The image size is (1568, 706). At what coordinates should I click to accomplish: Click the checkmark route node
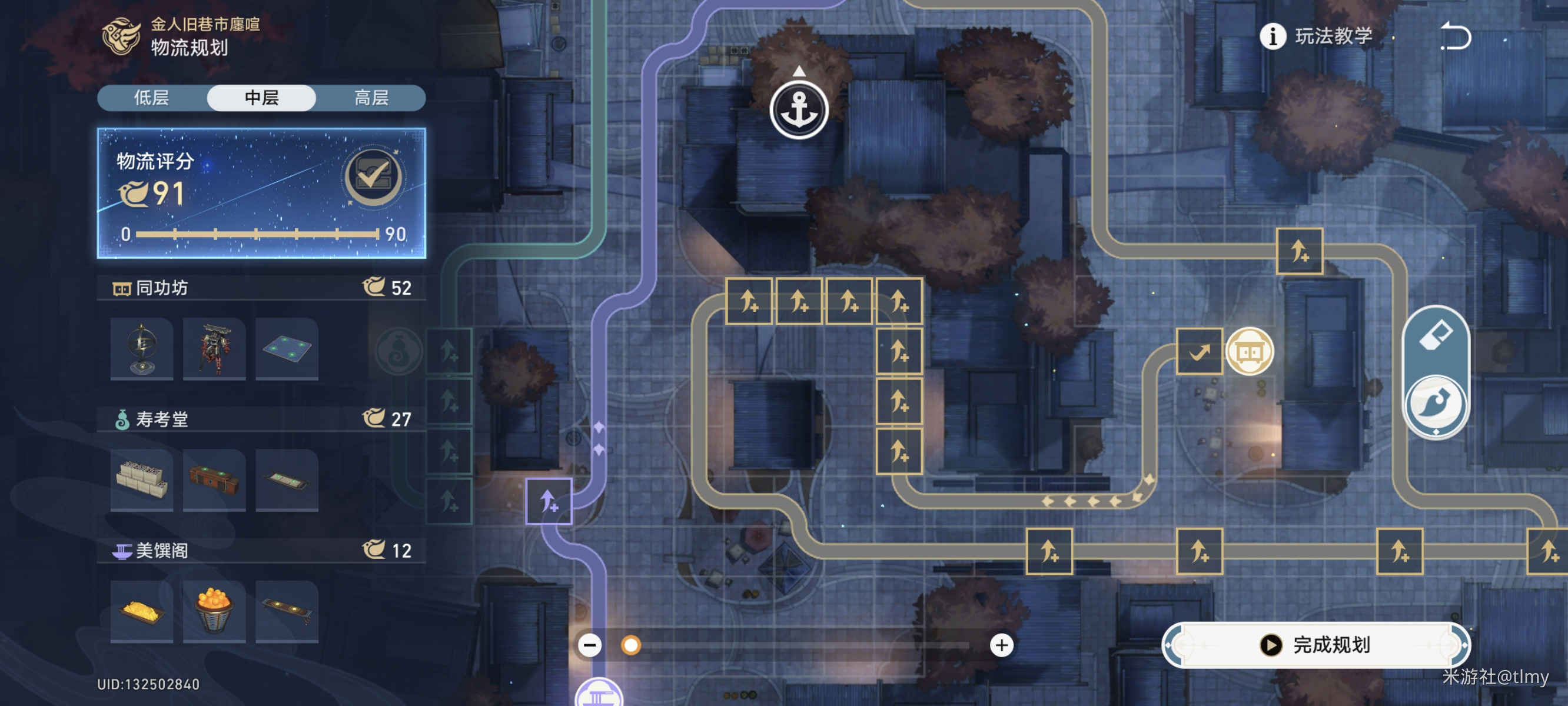coord(1199,351)
